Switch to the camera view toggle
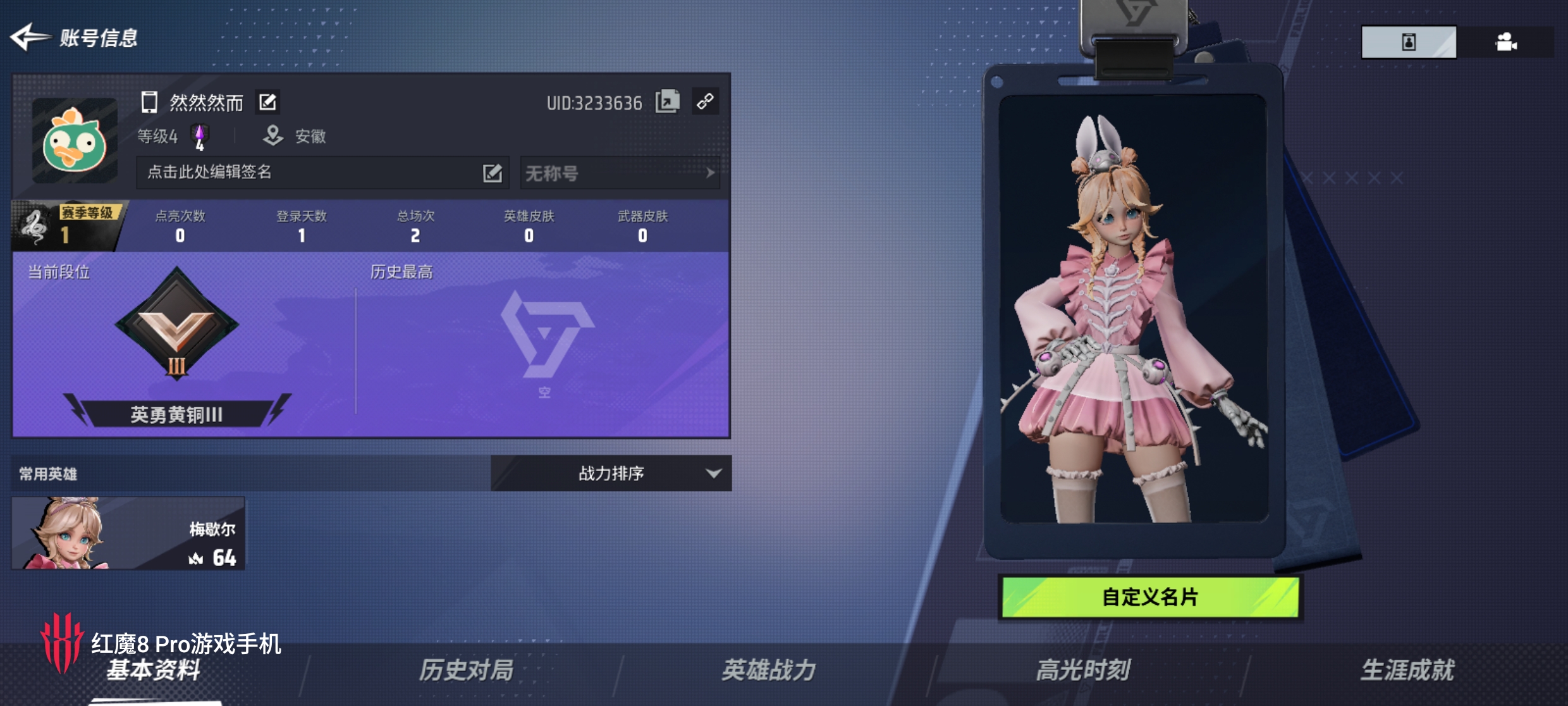Screen dimensions: 1568x706 point(1506,42)
